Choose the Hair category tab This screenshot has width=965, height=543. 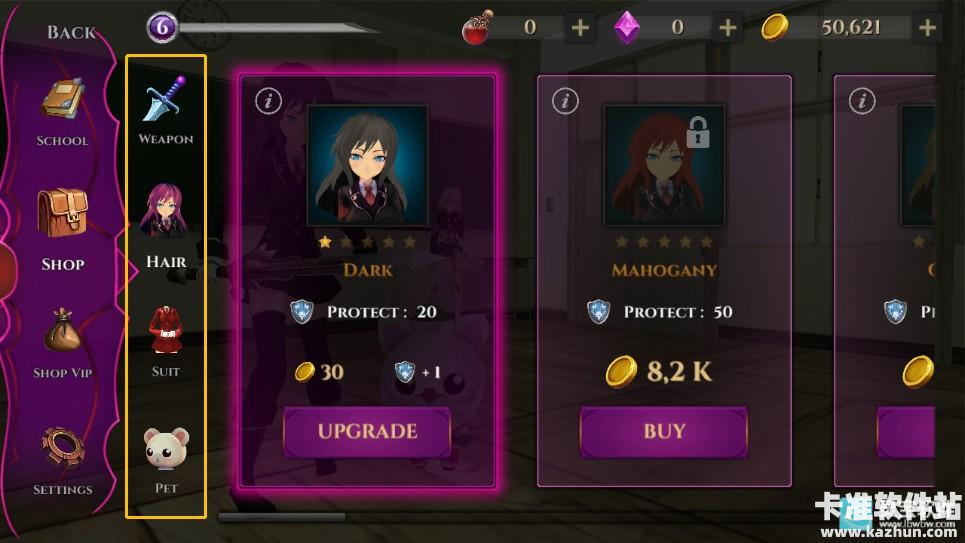[166, 226]
